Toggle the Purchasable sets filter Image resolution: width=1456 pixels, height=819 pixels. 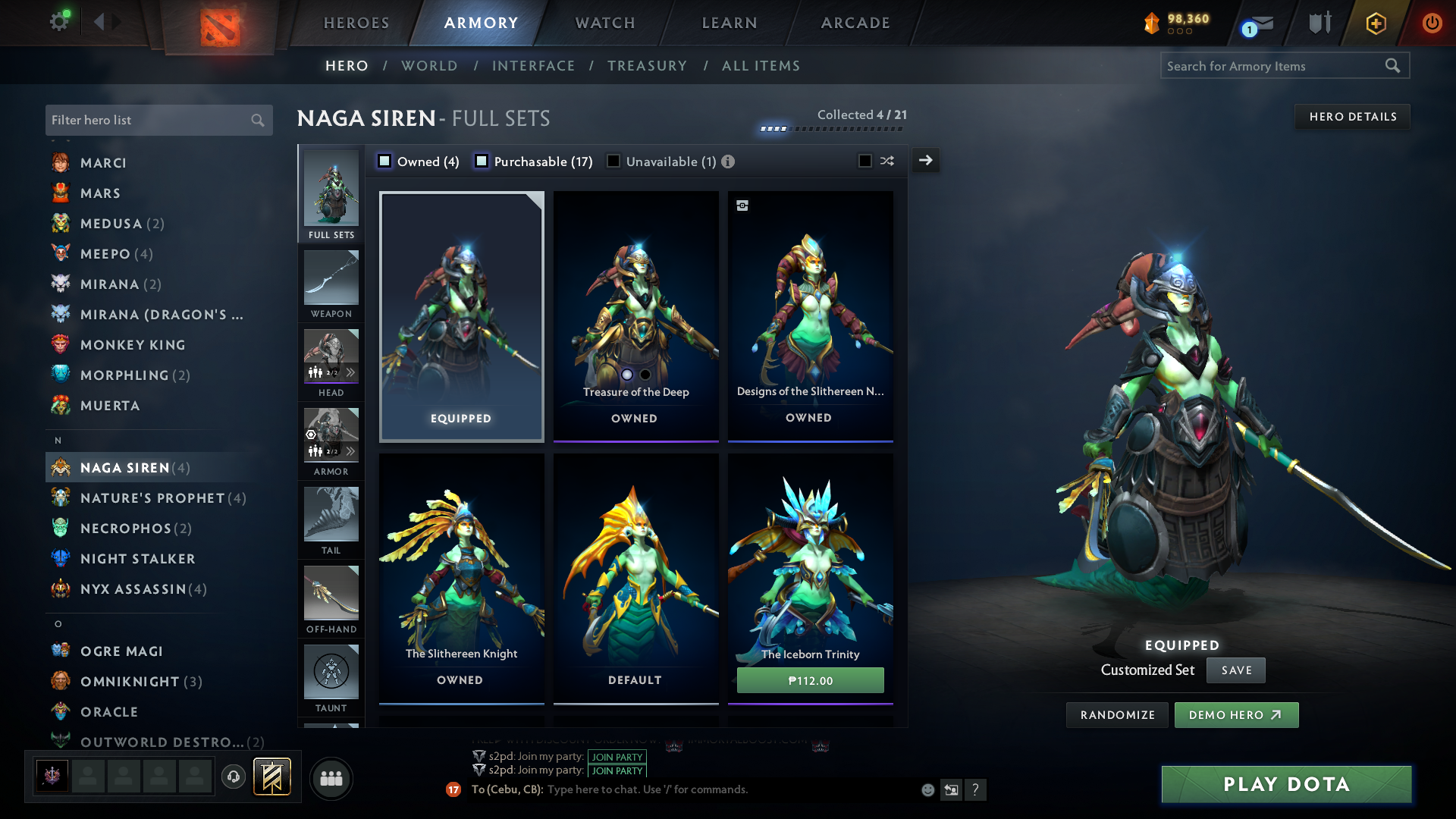click(x=482, y=162)
